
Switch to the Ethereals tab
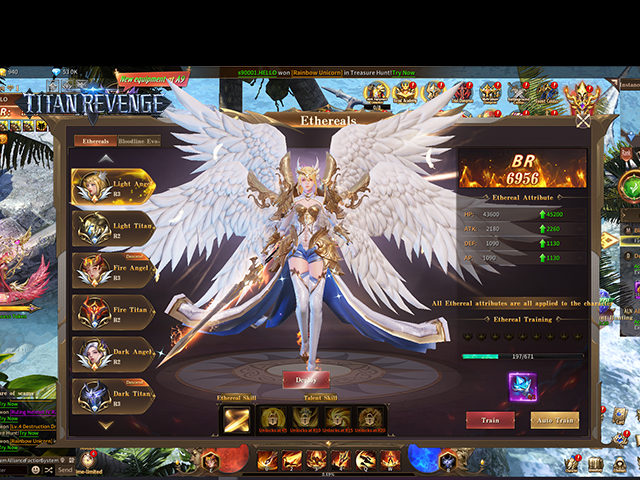95,142
